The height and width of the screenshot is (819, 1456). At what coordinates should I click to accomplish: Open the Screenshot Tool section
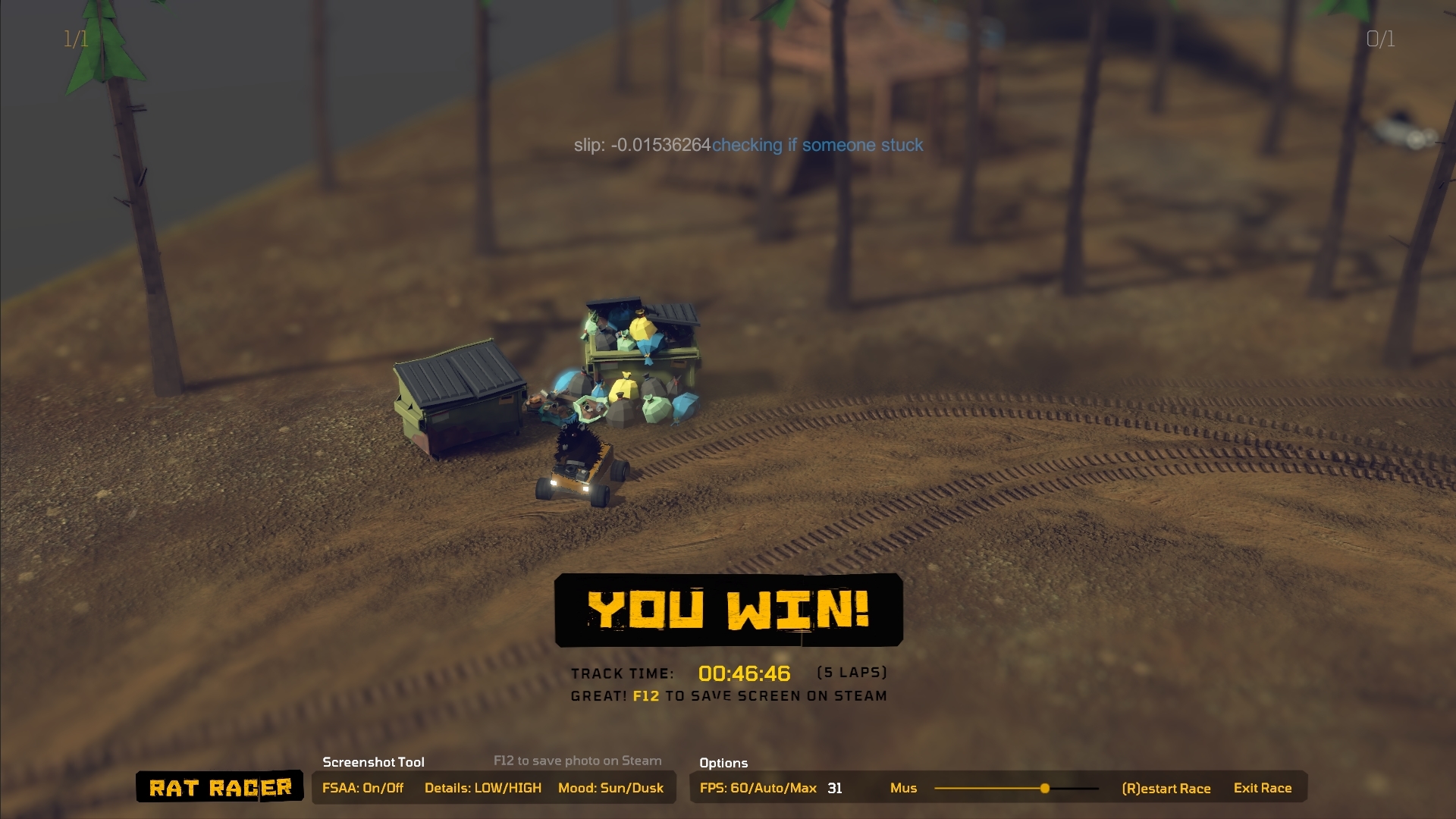[x=374, y=762]
